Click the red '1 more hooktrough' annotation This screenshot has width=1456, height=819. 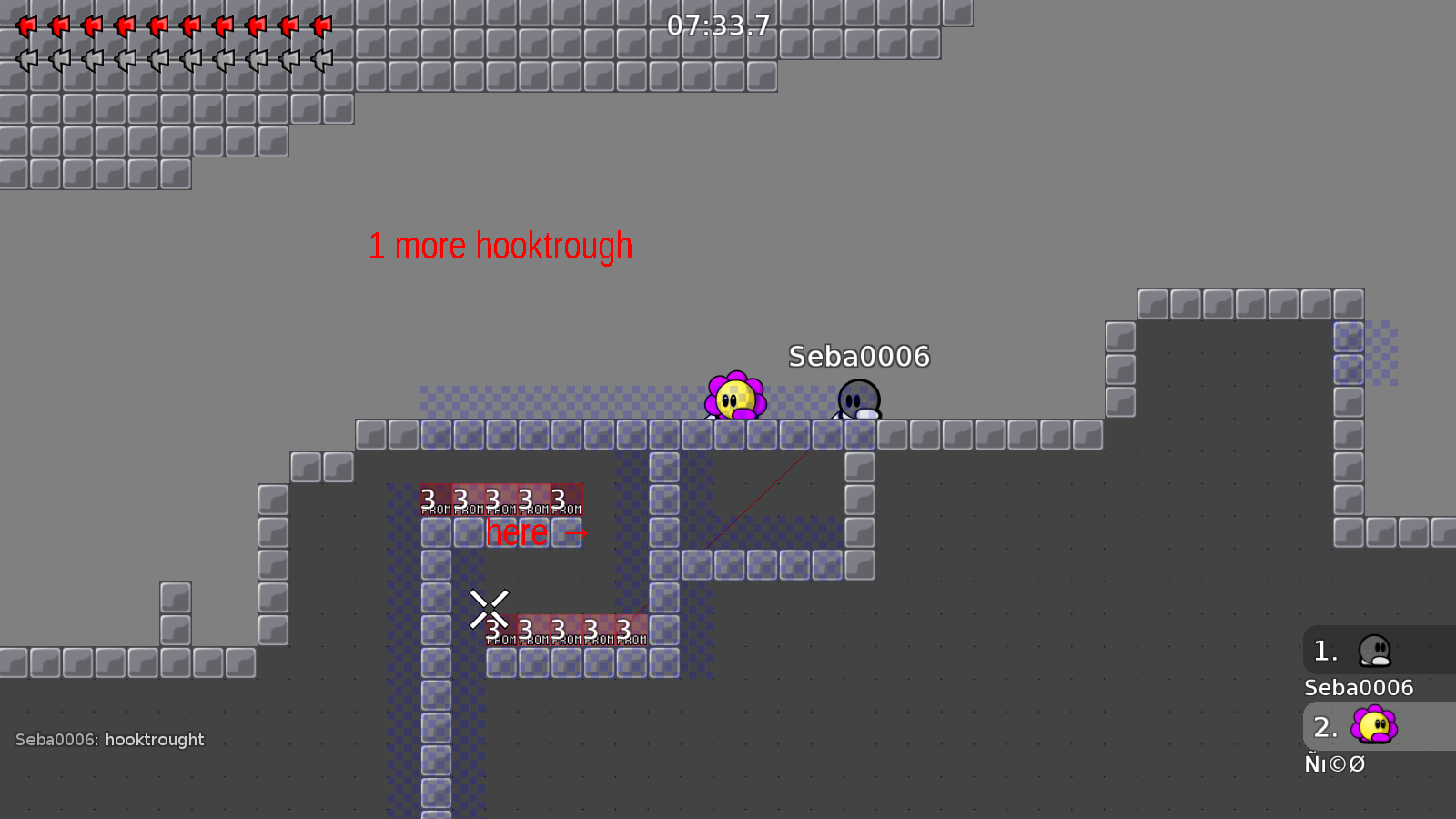pyautogui.click(x=500, y=244)
